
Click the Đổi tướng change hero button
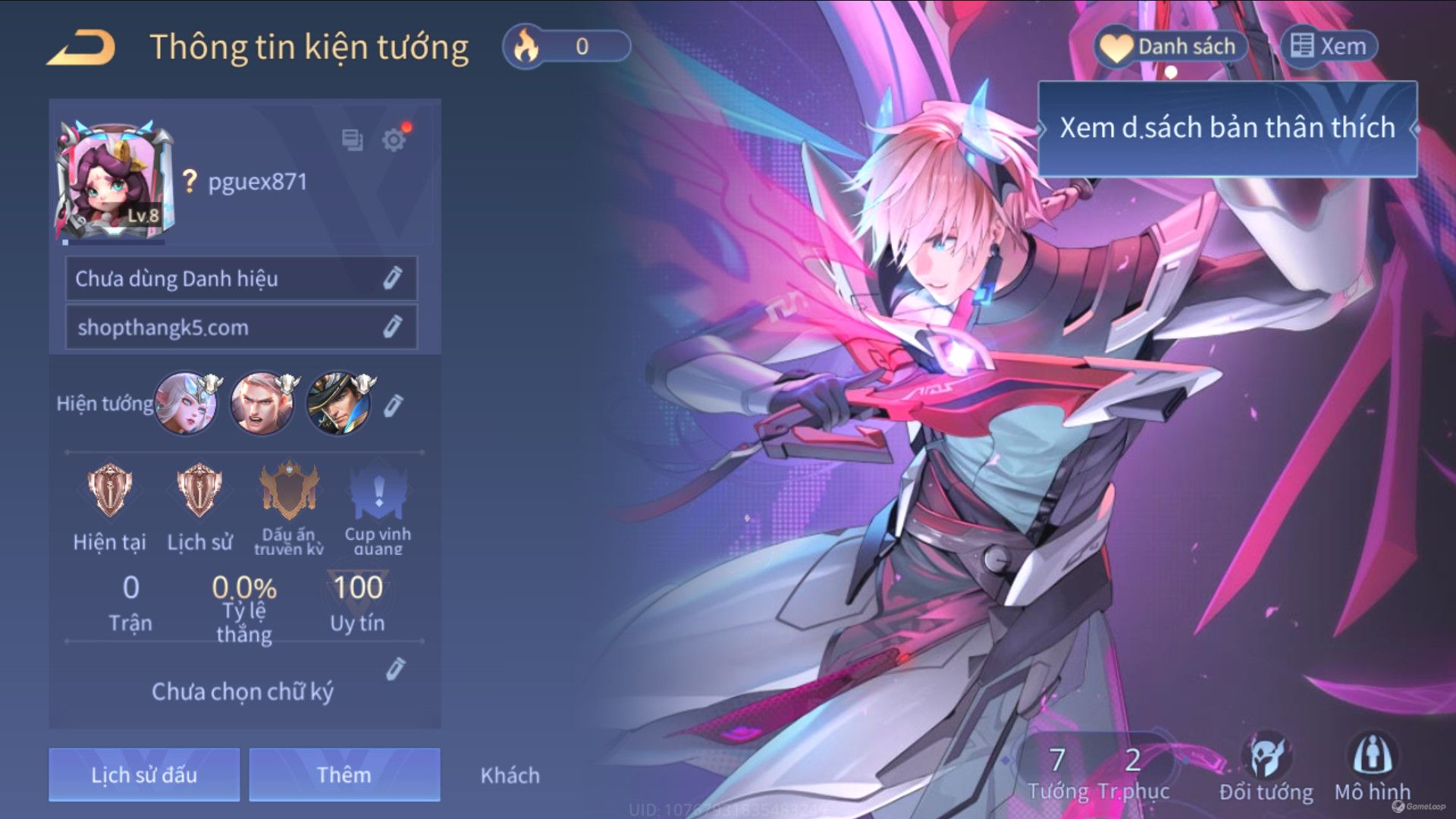tap(1266, 767)
